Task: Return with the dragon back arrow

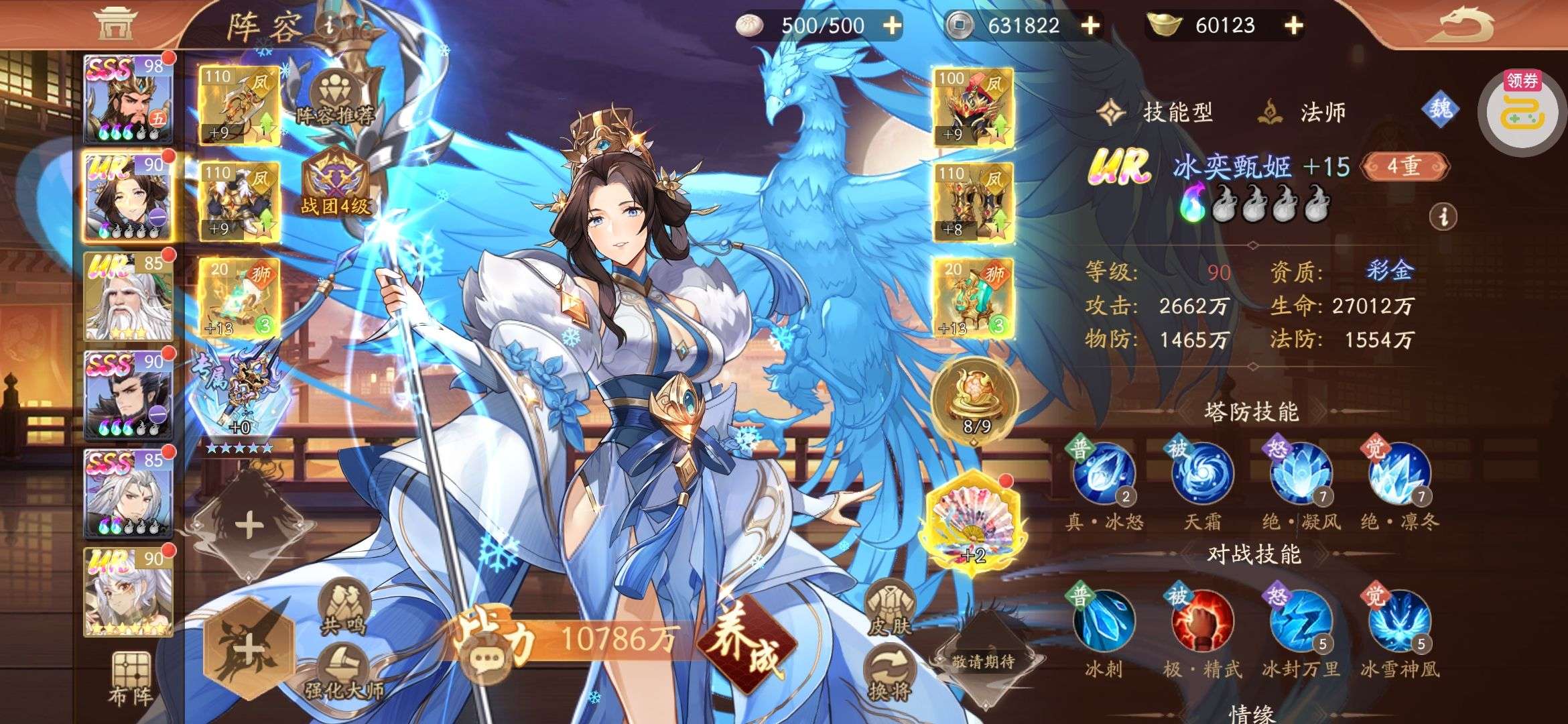Action: [x=1467, y=25]
